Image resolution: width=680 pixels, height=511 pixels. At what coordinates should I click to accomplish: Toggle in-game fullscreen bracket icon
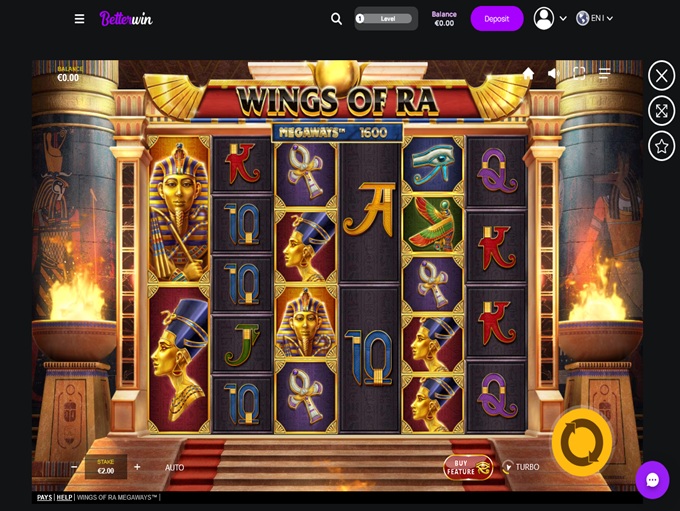click(x=579, y=73)
